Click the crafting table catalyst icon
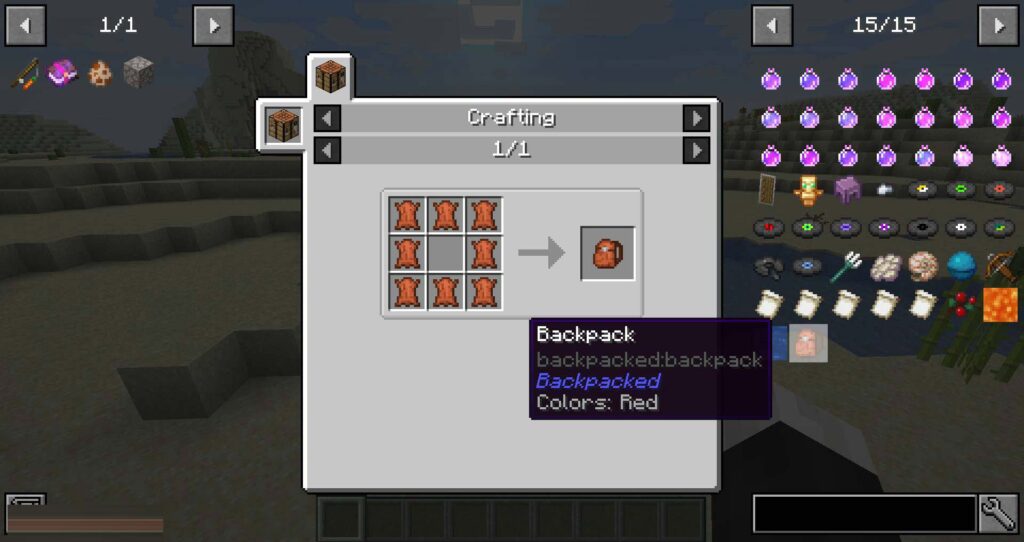 [x=284, y=125]
